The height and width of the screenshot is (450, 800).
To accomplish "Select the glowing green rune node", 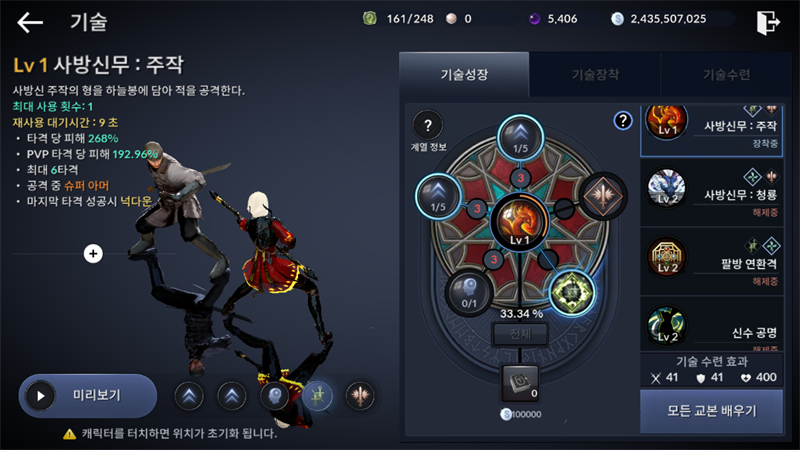I will (x=572, y=290).
